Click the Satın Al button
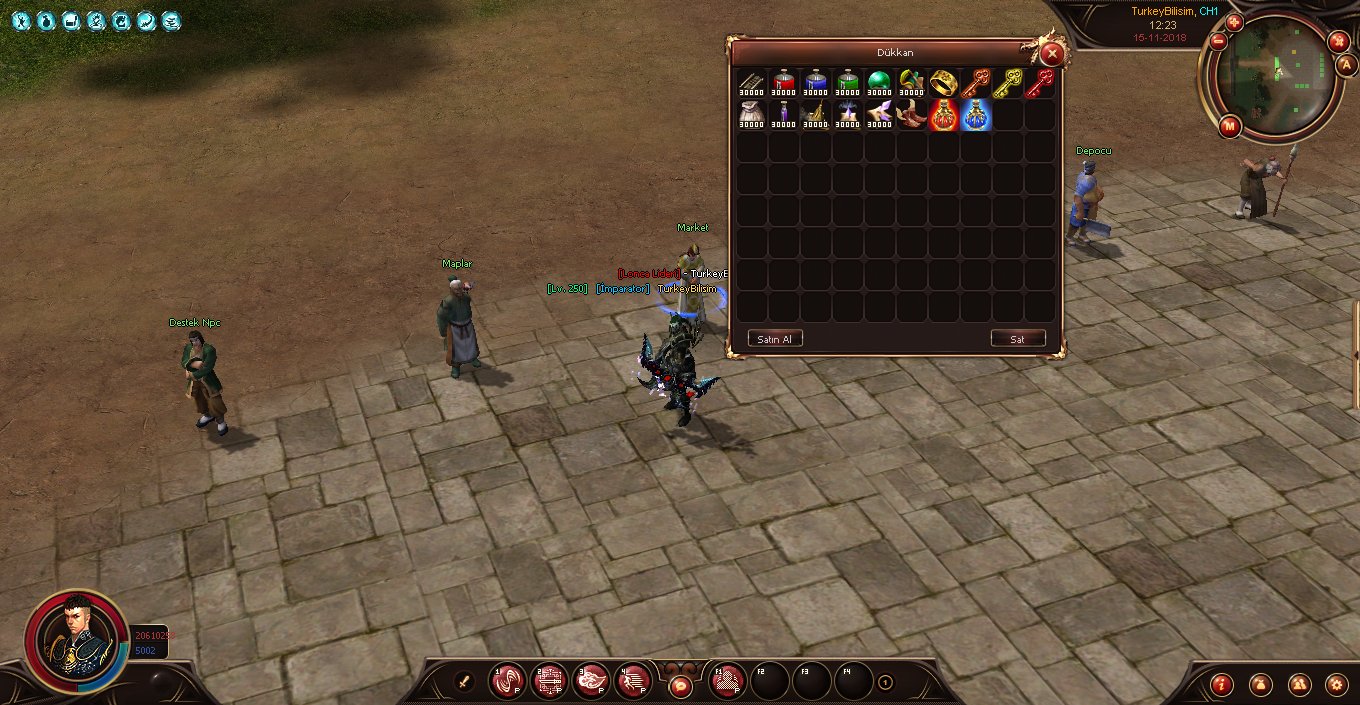The image size is (1360, 705). 775,339
